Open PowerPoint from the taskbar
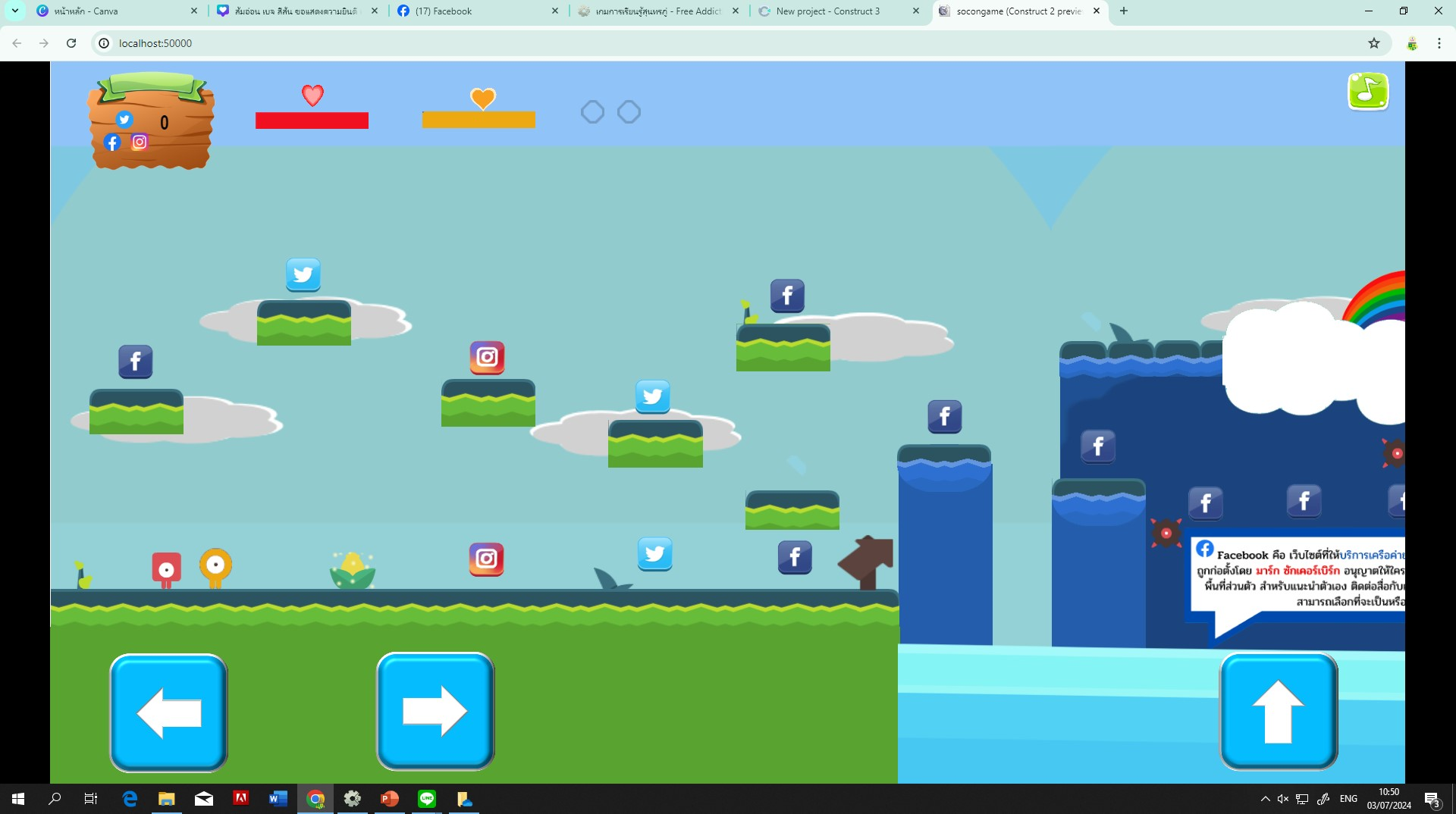The height and width of the screenshot is (814, 1456). click(390, 798)
